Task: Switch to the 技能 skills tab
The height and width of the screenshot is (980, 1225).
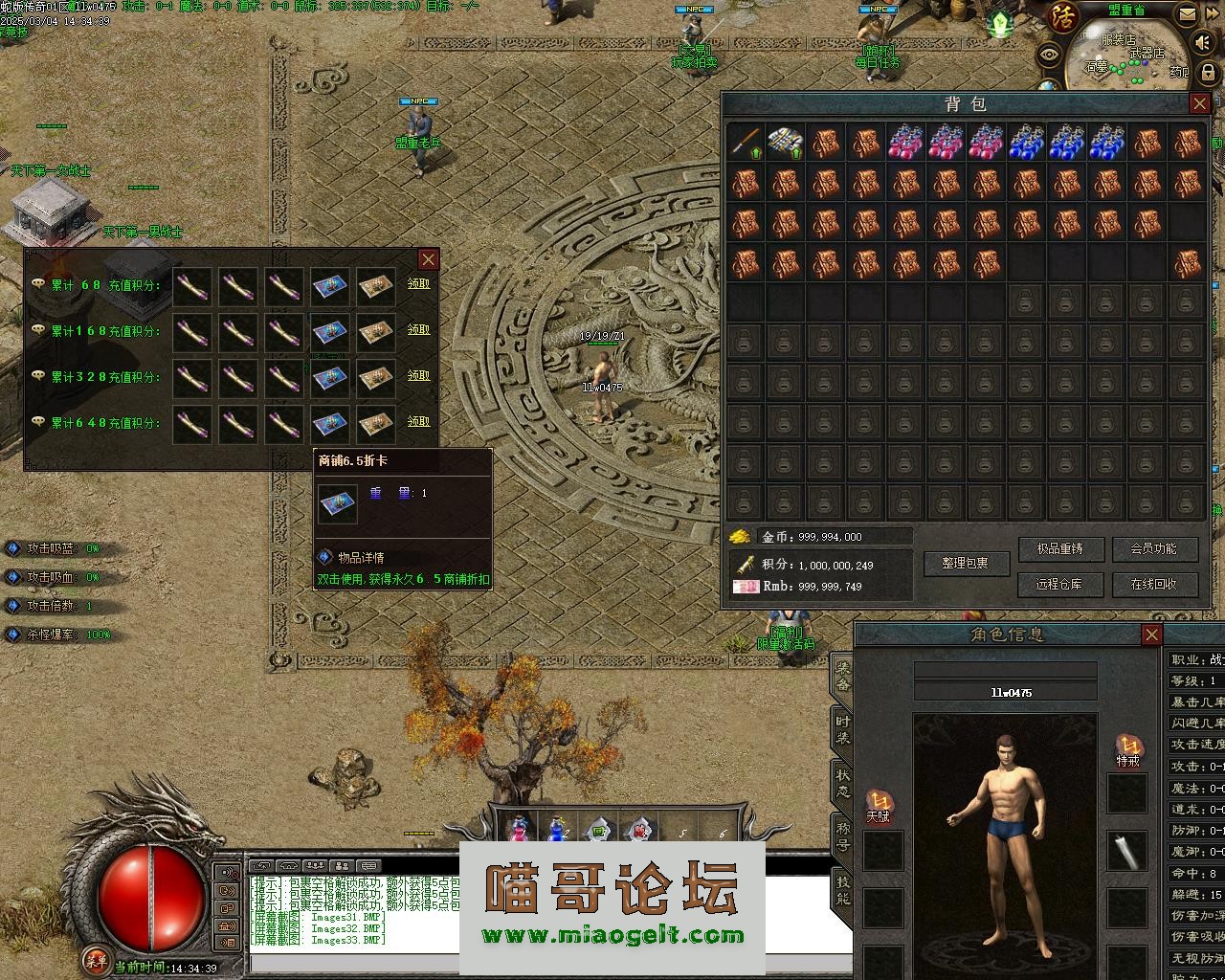Action: click(842, 890)
